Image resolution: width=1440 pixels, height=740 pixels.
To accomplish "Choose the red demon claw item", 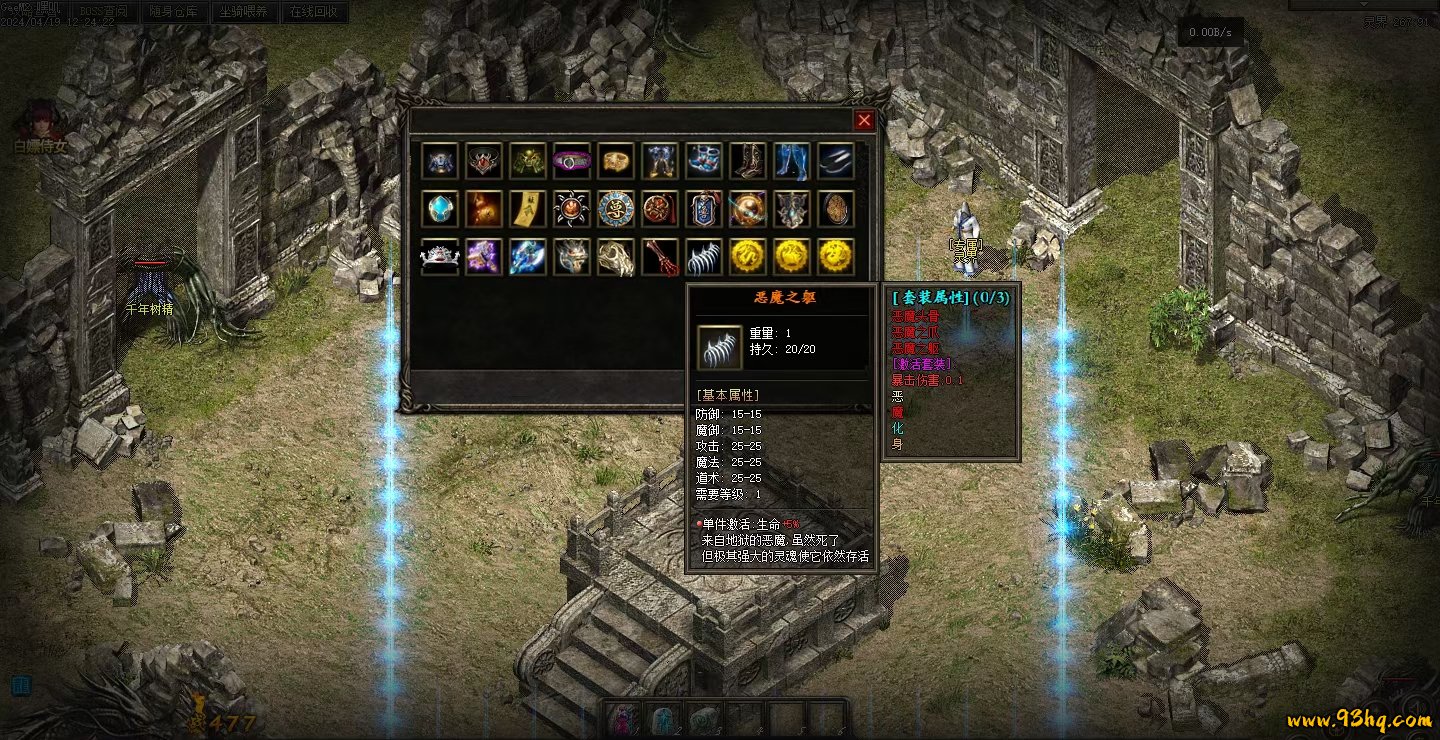I will coord(660,256).
